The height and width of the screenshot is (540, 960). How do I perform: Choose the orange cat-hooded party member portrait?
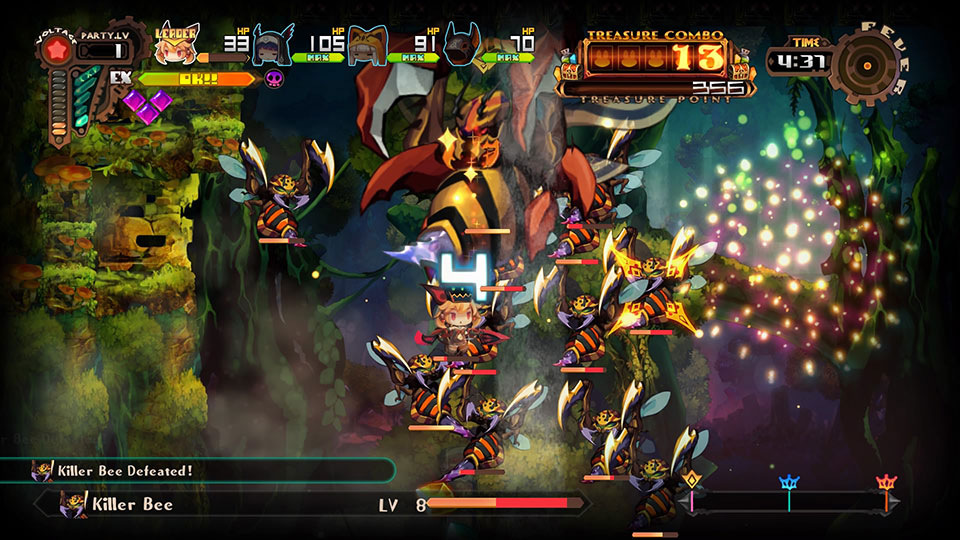click(x=367, y=45)
